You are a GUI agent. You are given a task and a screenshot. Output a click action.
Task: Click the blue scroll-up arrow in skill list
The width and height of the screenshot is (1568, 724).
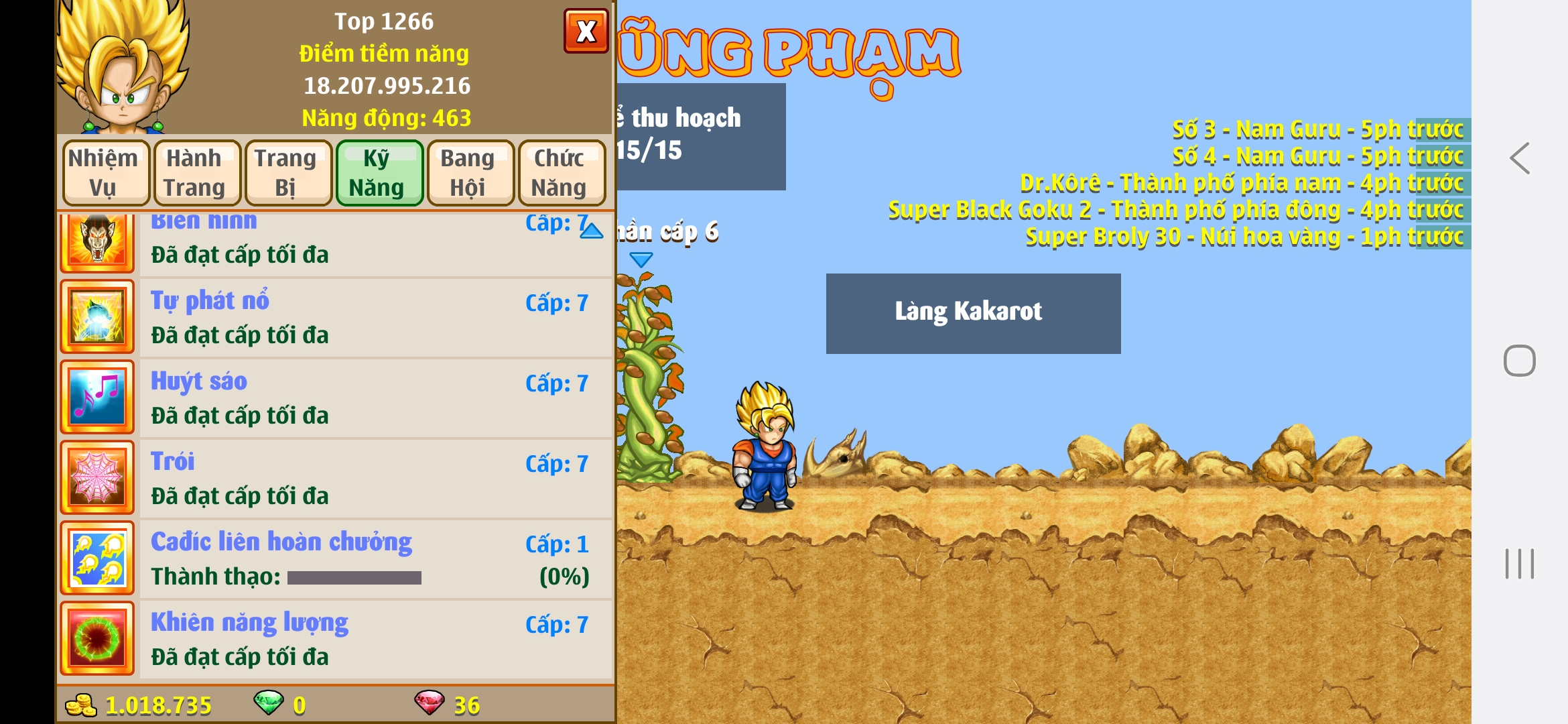coord(591,231)
